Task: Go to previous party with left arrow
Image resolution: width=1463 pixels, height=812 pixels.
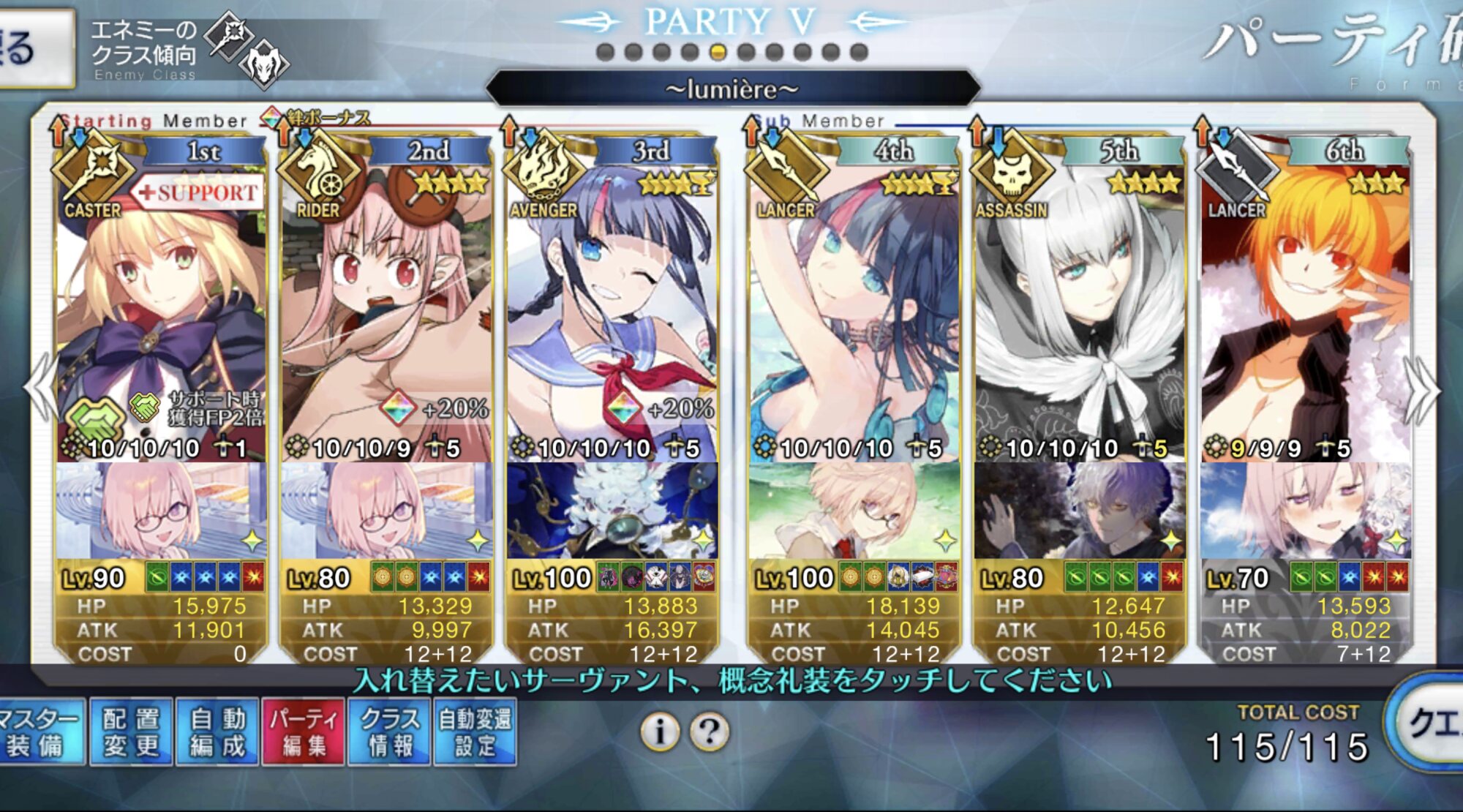Action: coord(40,389)
